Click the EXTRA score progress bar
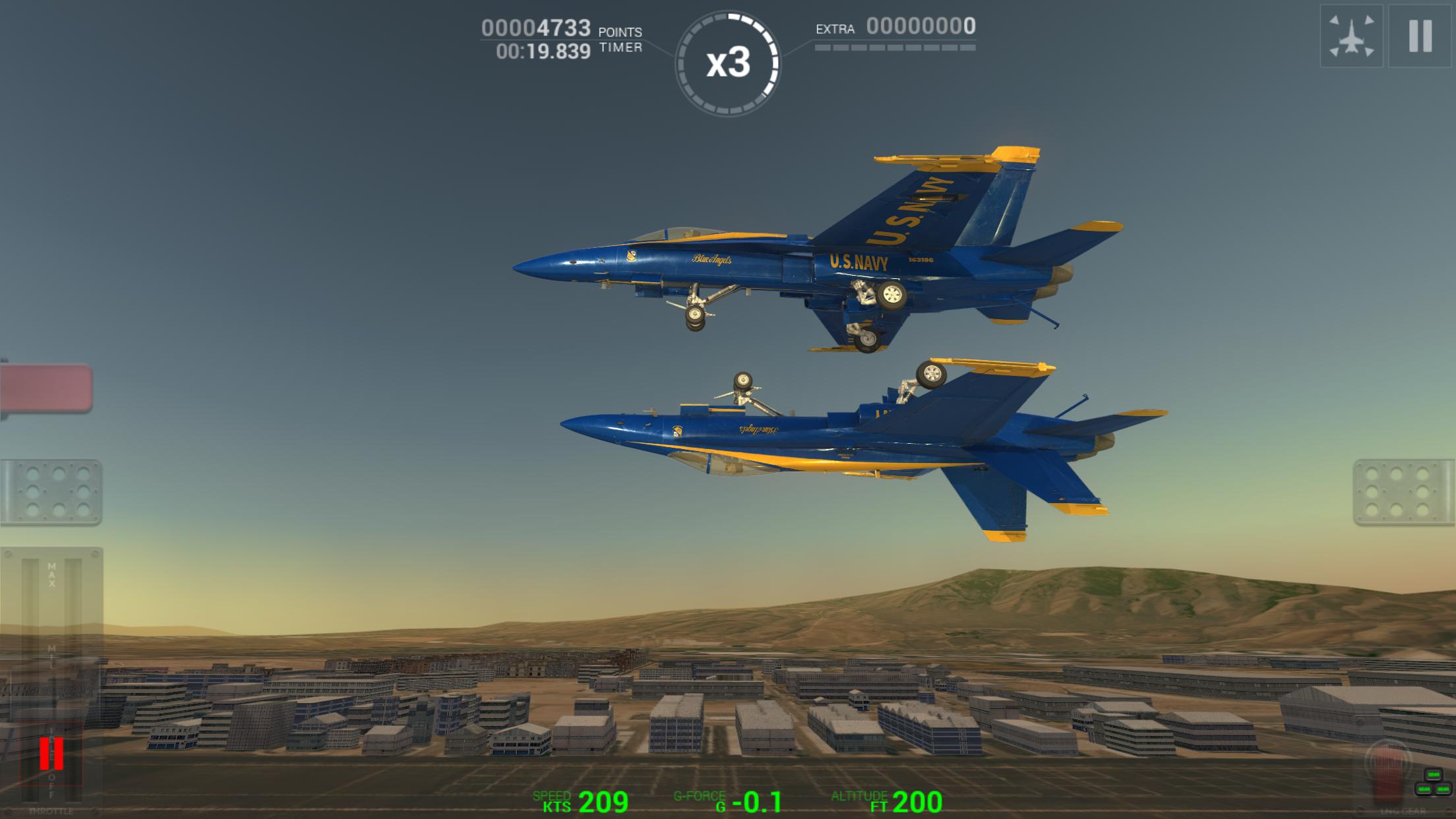1456x819 pixels. (x=894, y=47)
